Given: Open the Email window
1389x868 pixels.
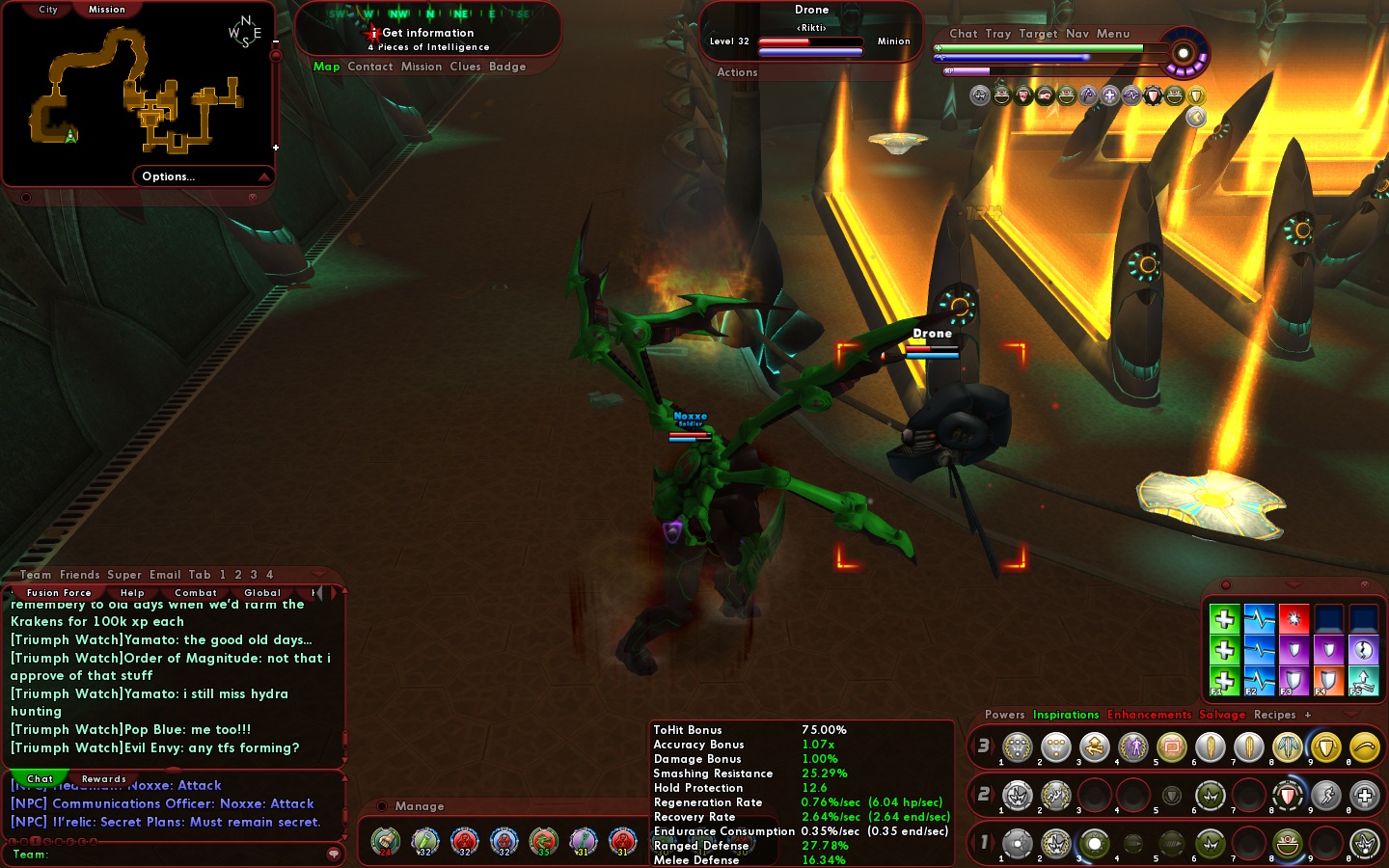Looking at the screenshot, I should 165,575.
